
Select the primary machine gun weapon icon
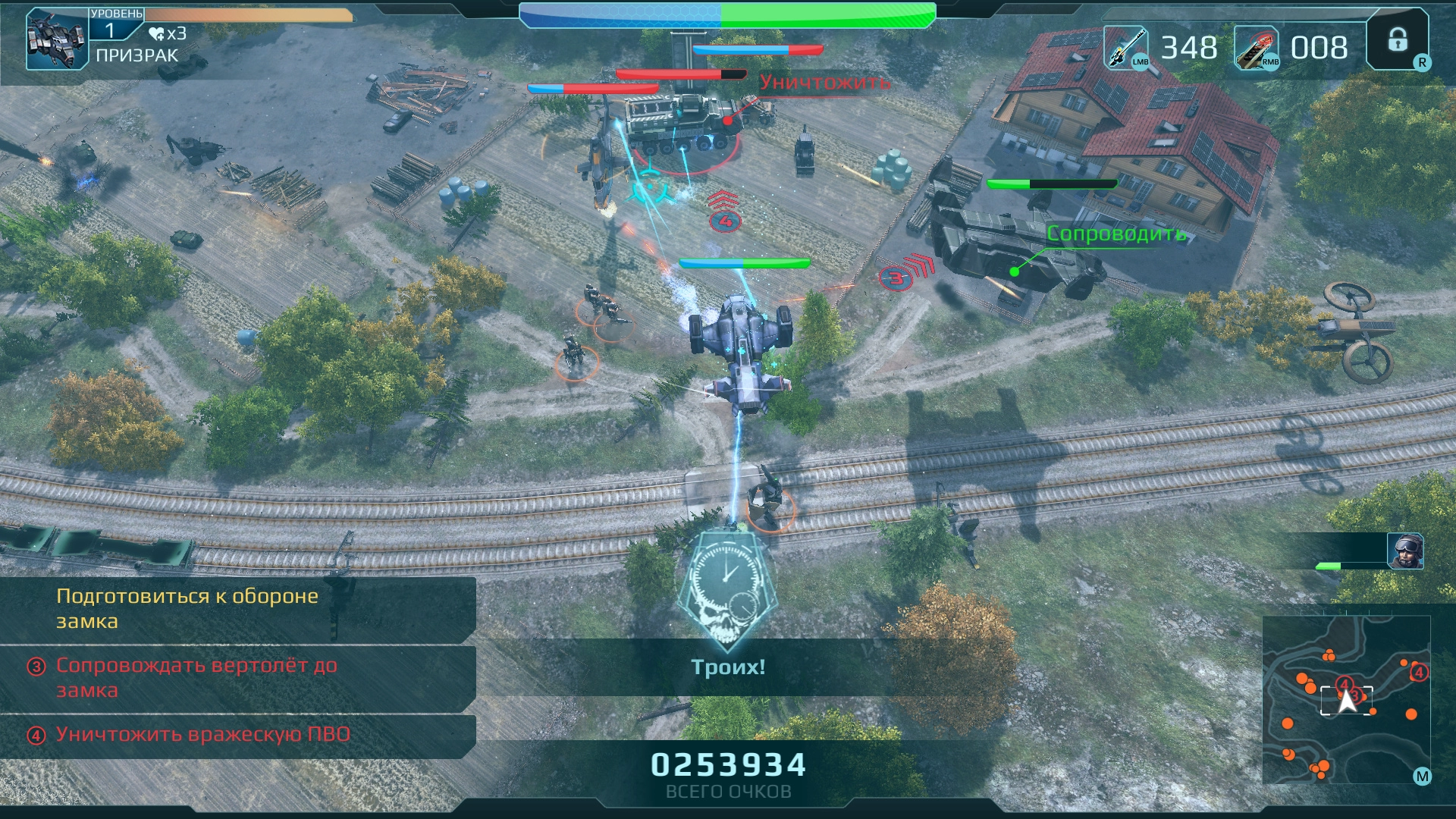1125,48
